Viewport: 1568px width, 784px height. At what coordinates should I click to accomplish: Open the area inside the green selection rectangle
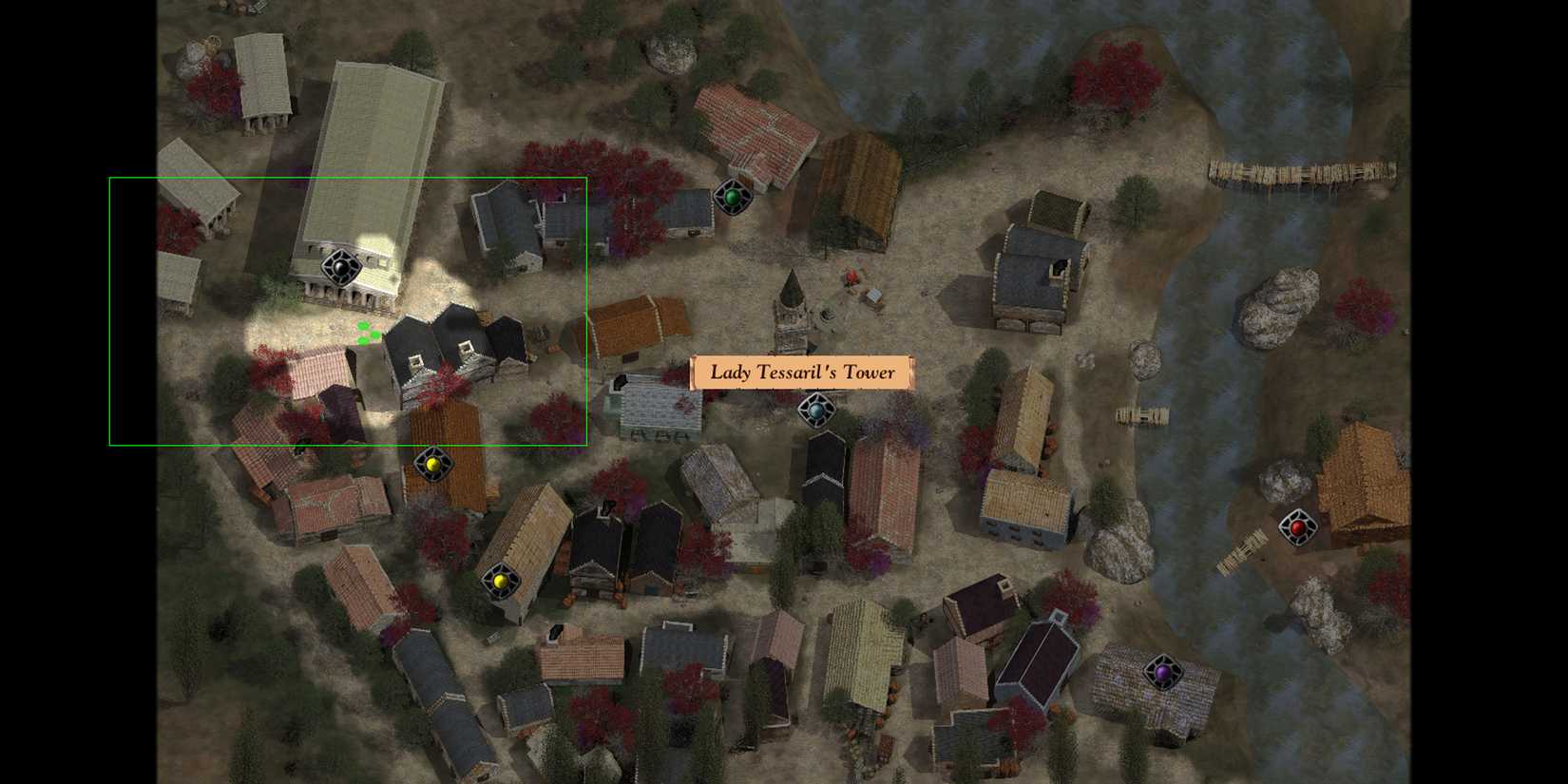click(x=349, y=311)
